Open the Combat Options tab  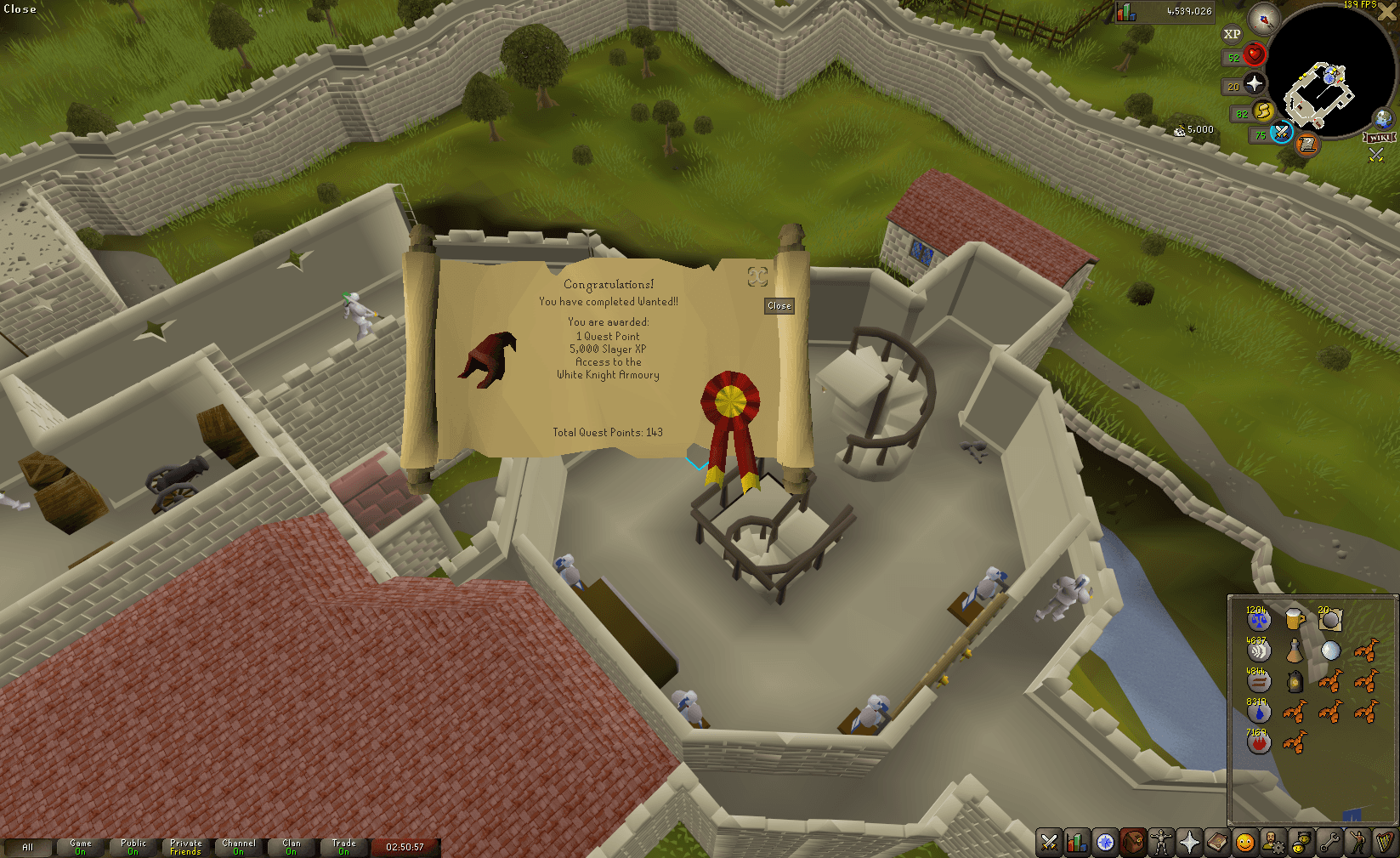coord(1049,843)
